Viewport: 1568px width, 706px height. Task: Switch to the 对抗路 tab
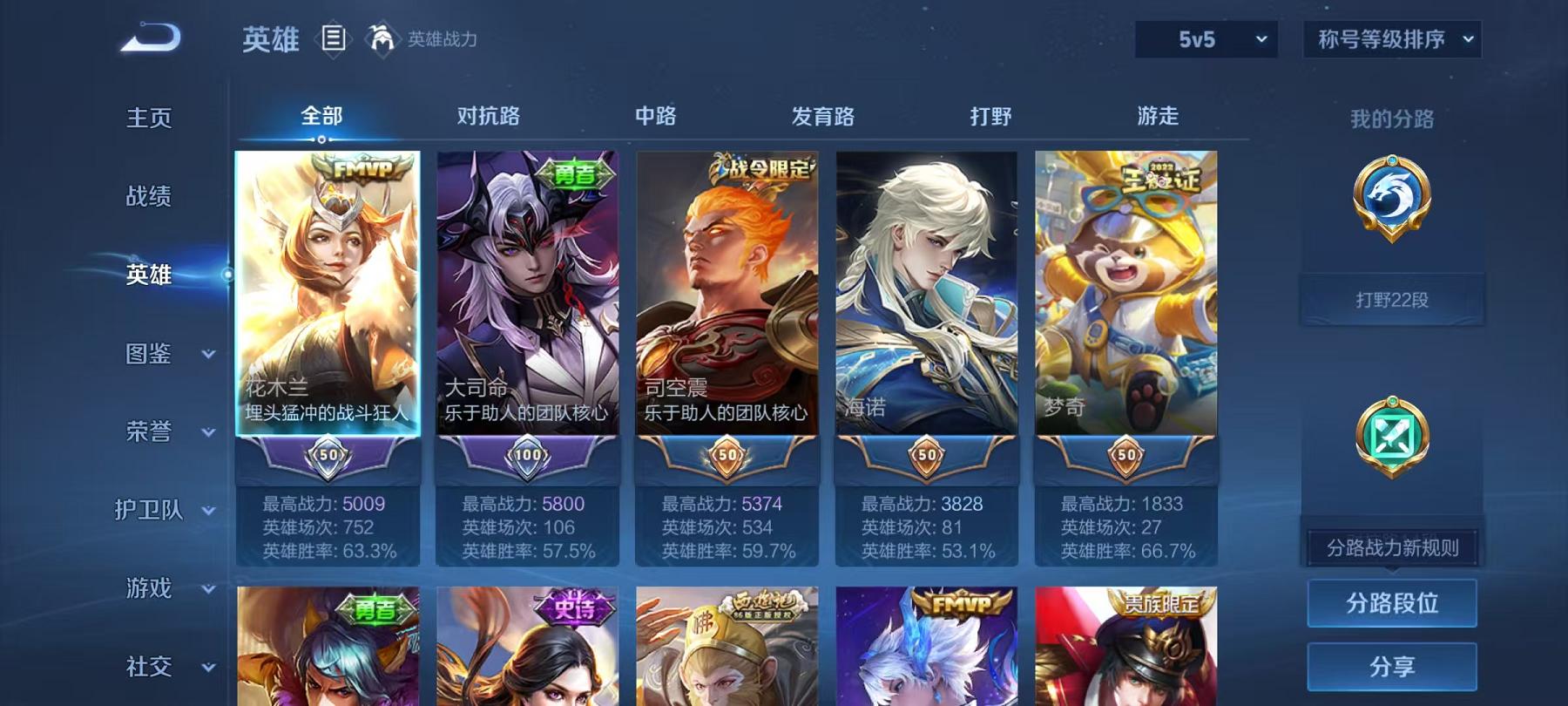pos(484,115)
